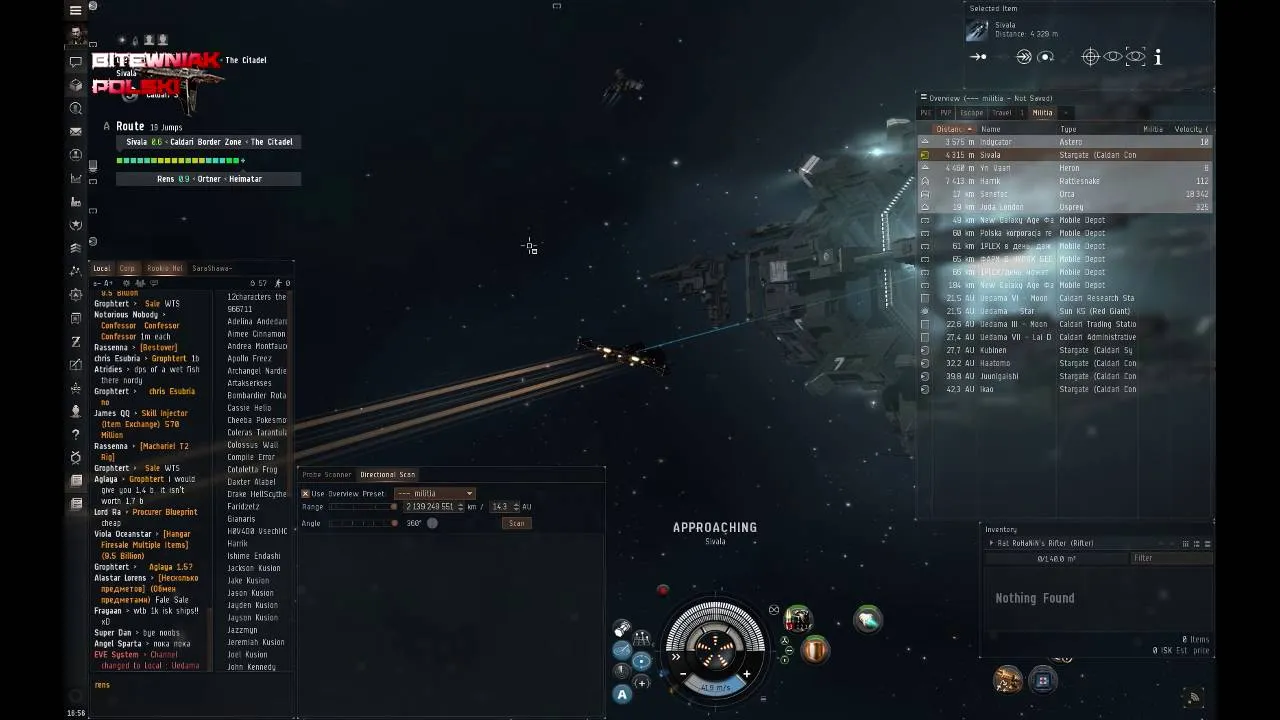Increase ship speed with the plus button
This screenshot has width=1280, height=720.
point(746,674)
